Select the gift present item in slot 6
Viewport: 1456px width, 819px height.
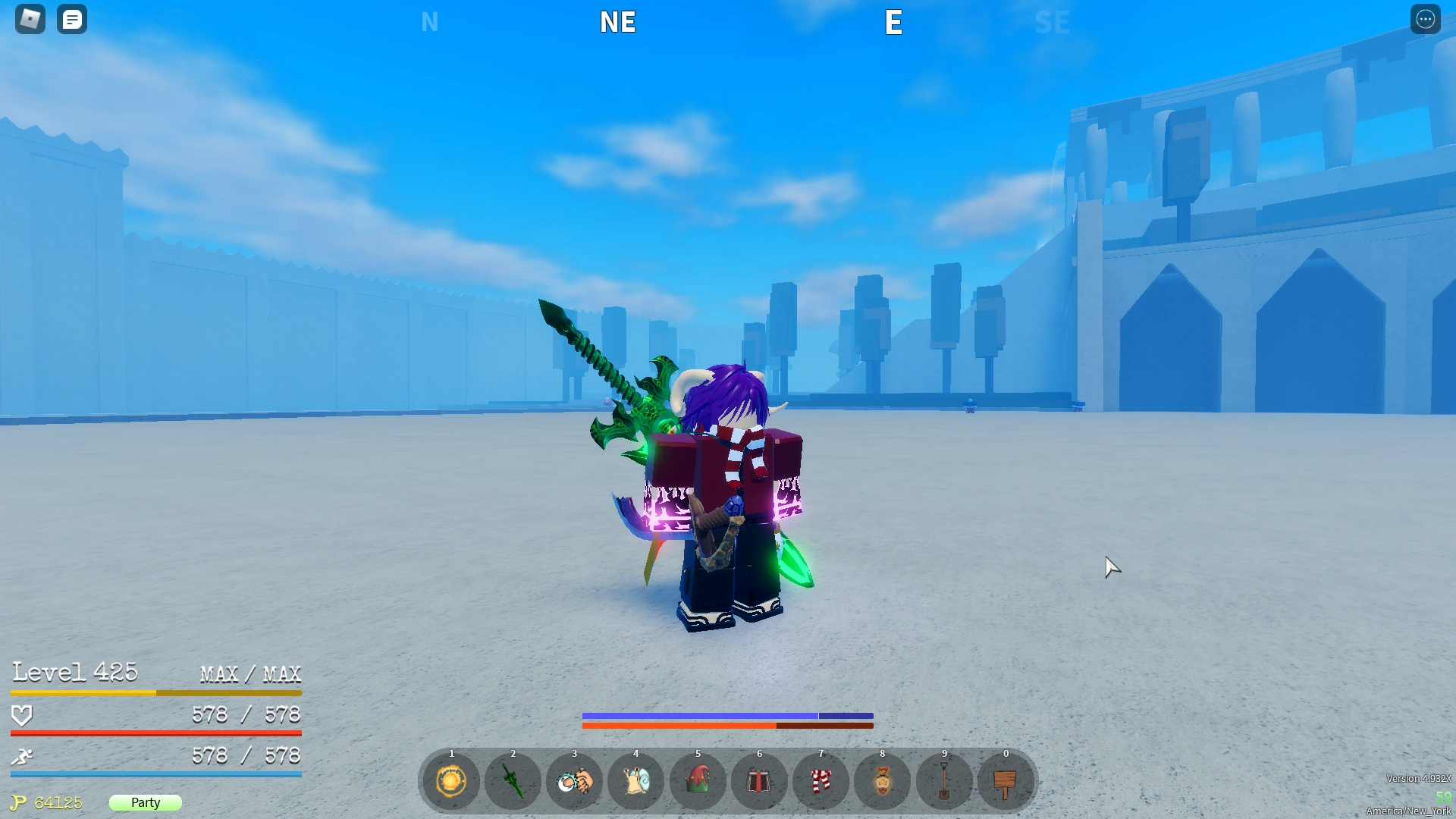759,781
